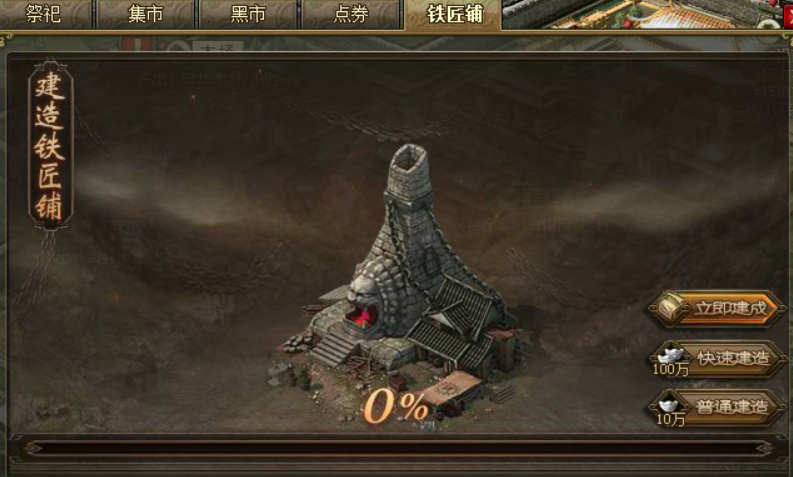Screen dimensions: 793x477
Task: Choose 普通建造 for 10万
Action: coord(719,406)
